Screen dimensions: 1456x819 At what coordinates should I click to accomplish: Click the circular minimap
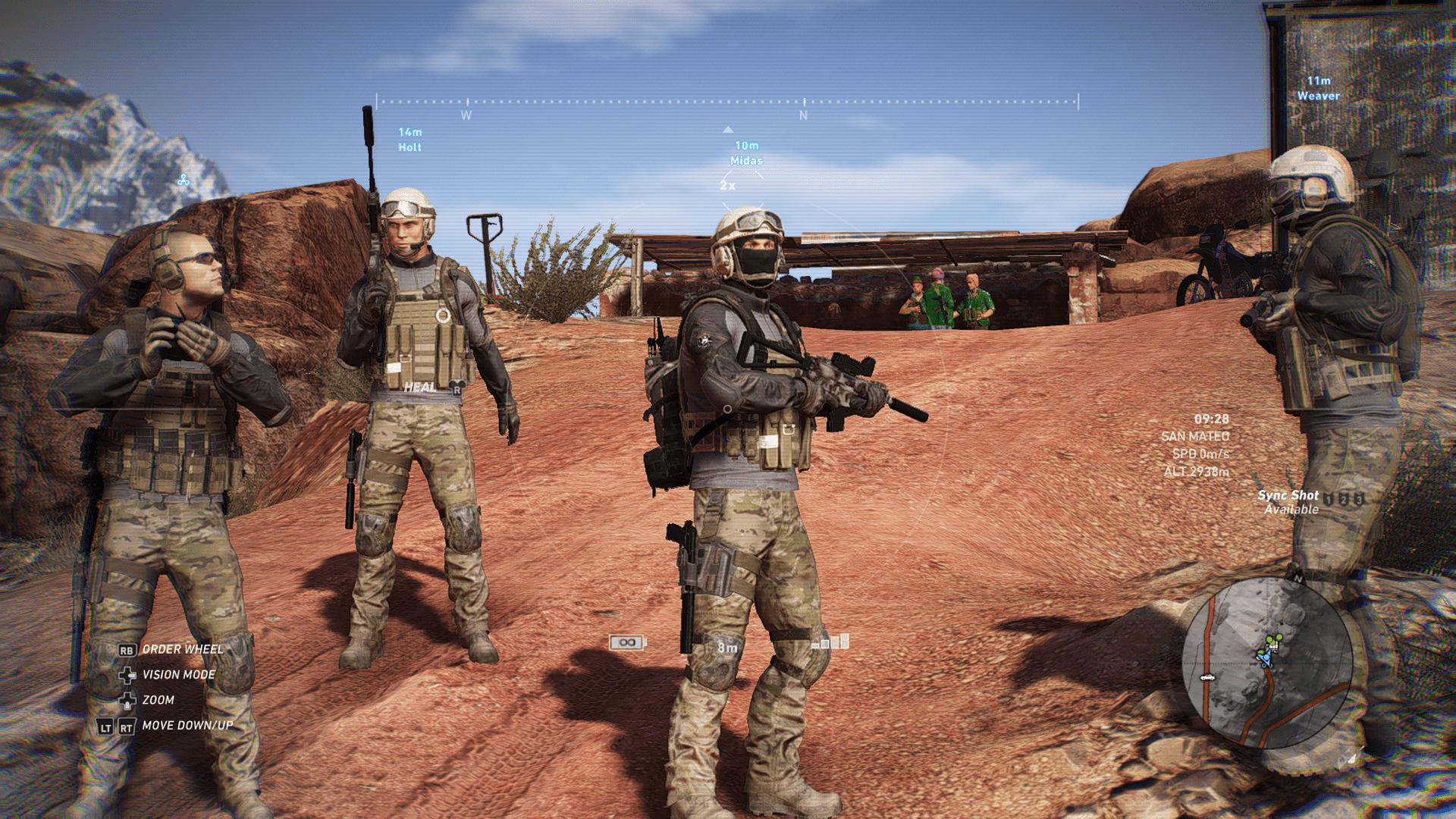(1267, 663)
